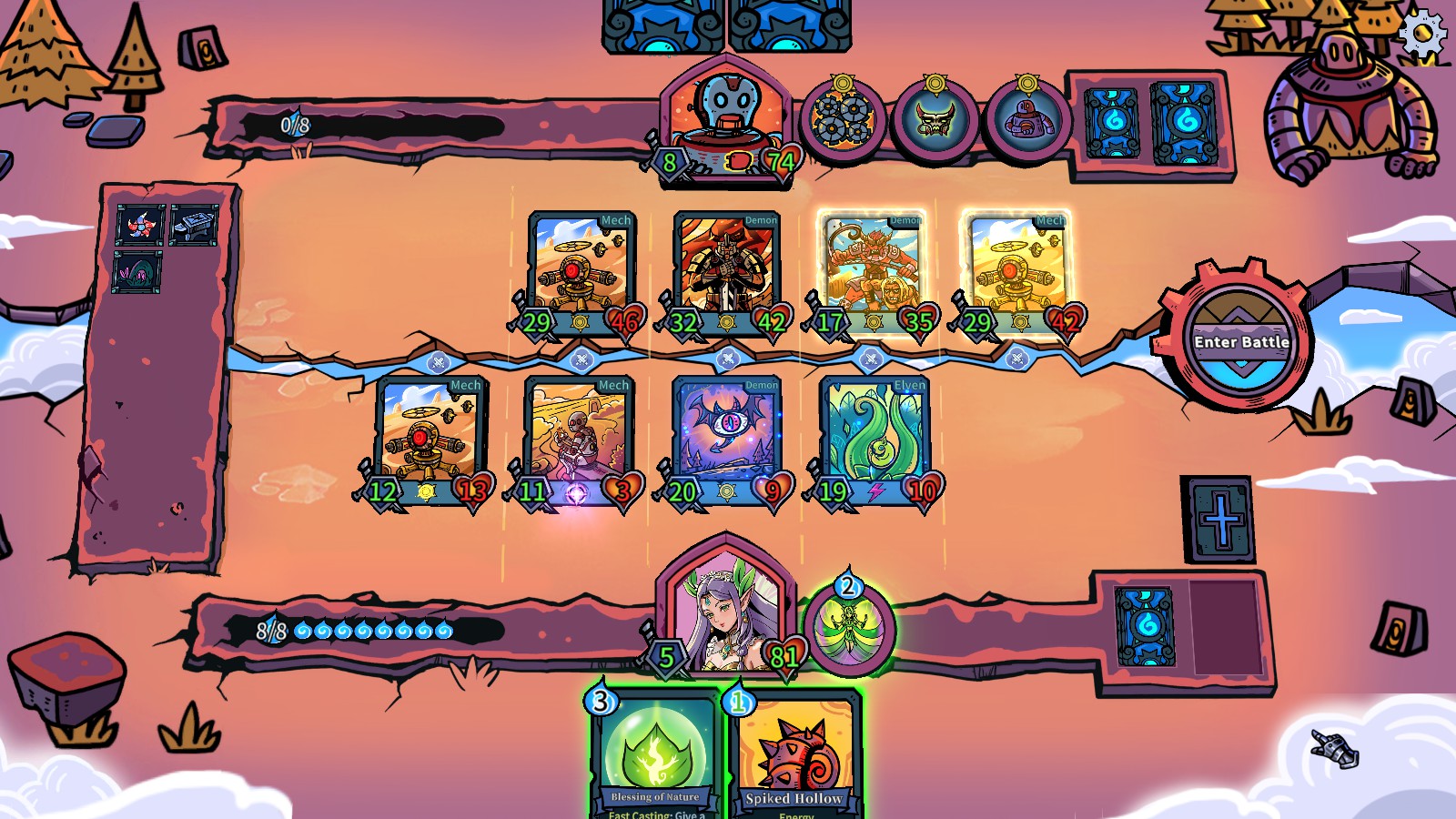Click the anvil artifact icon on left panel

coord(196,224)
